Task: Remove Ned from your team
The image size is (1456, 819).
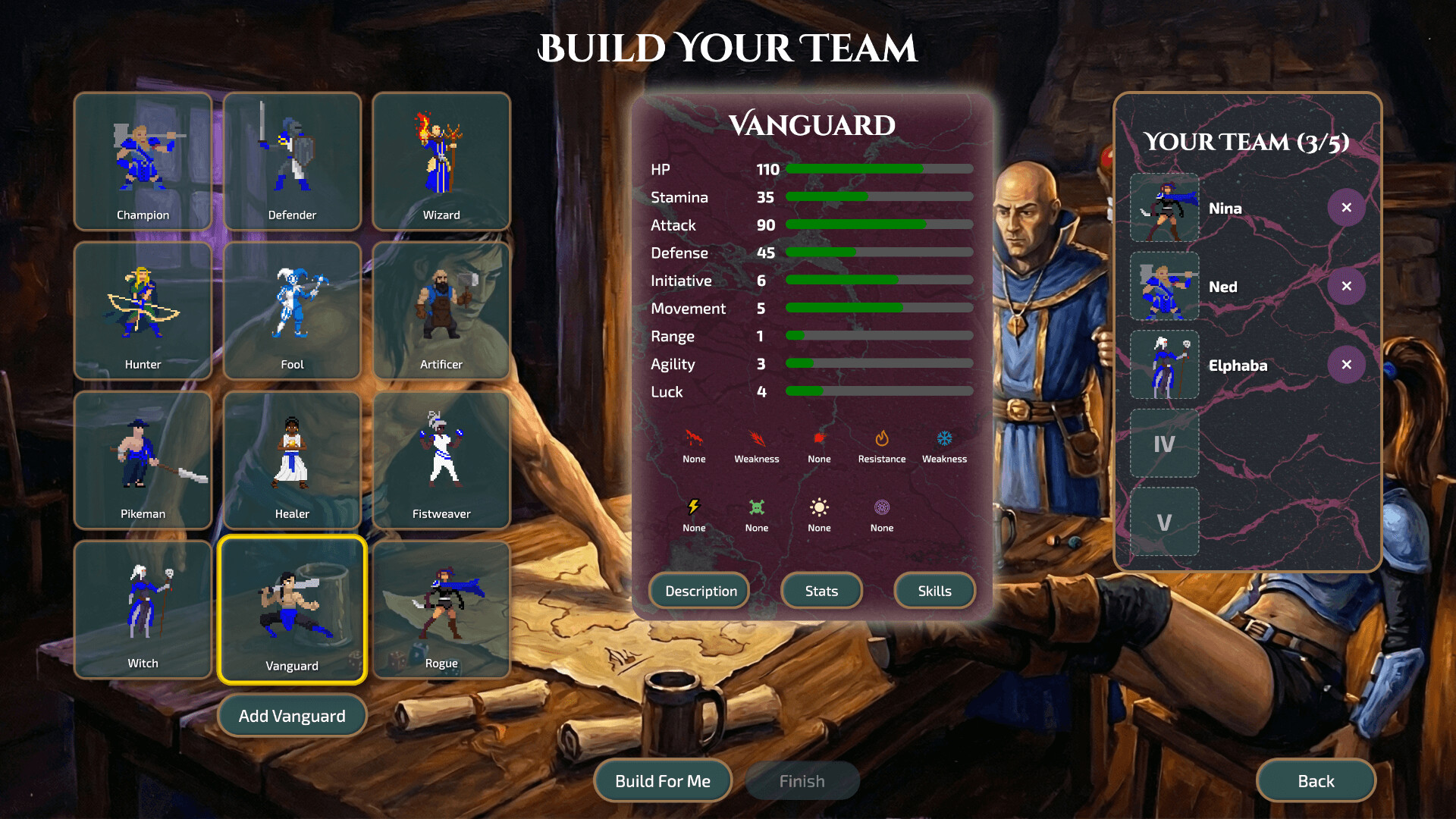Action: 1347,286
